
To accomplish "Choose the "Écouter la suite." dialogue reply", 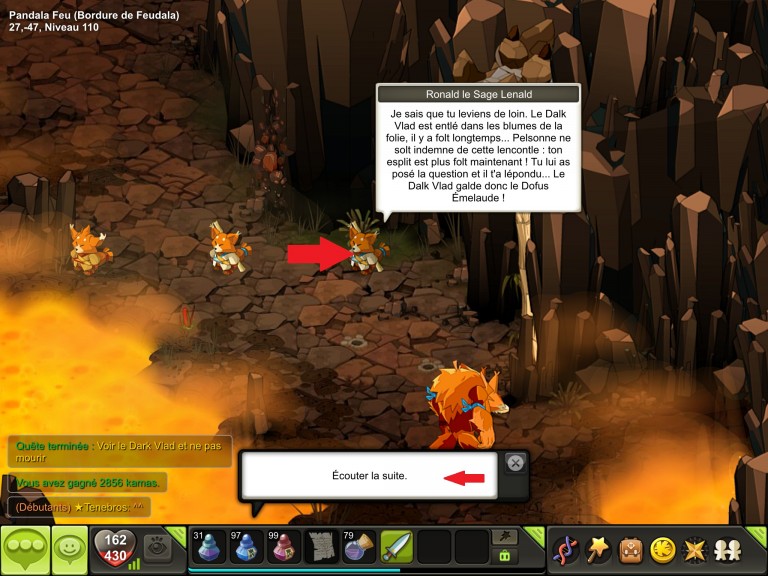I will (x=369, y=476).
